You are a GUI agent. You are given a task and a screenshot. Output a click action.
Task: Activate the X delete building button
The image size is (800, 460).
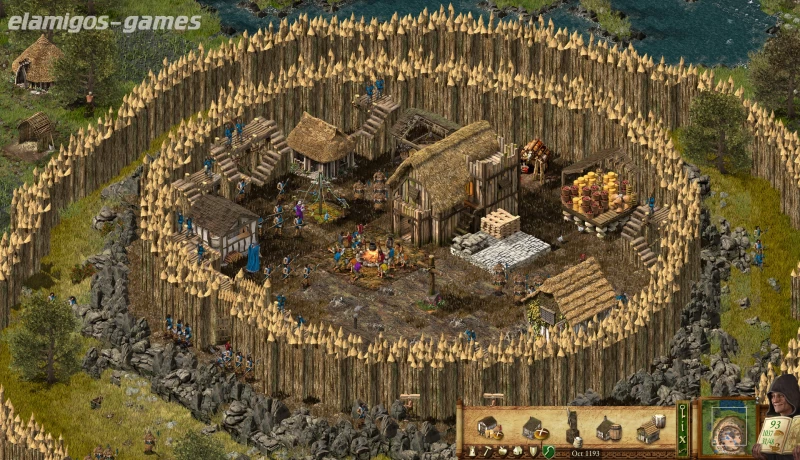click(682, 439)
